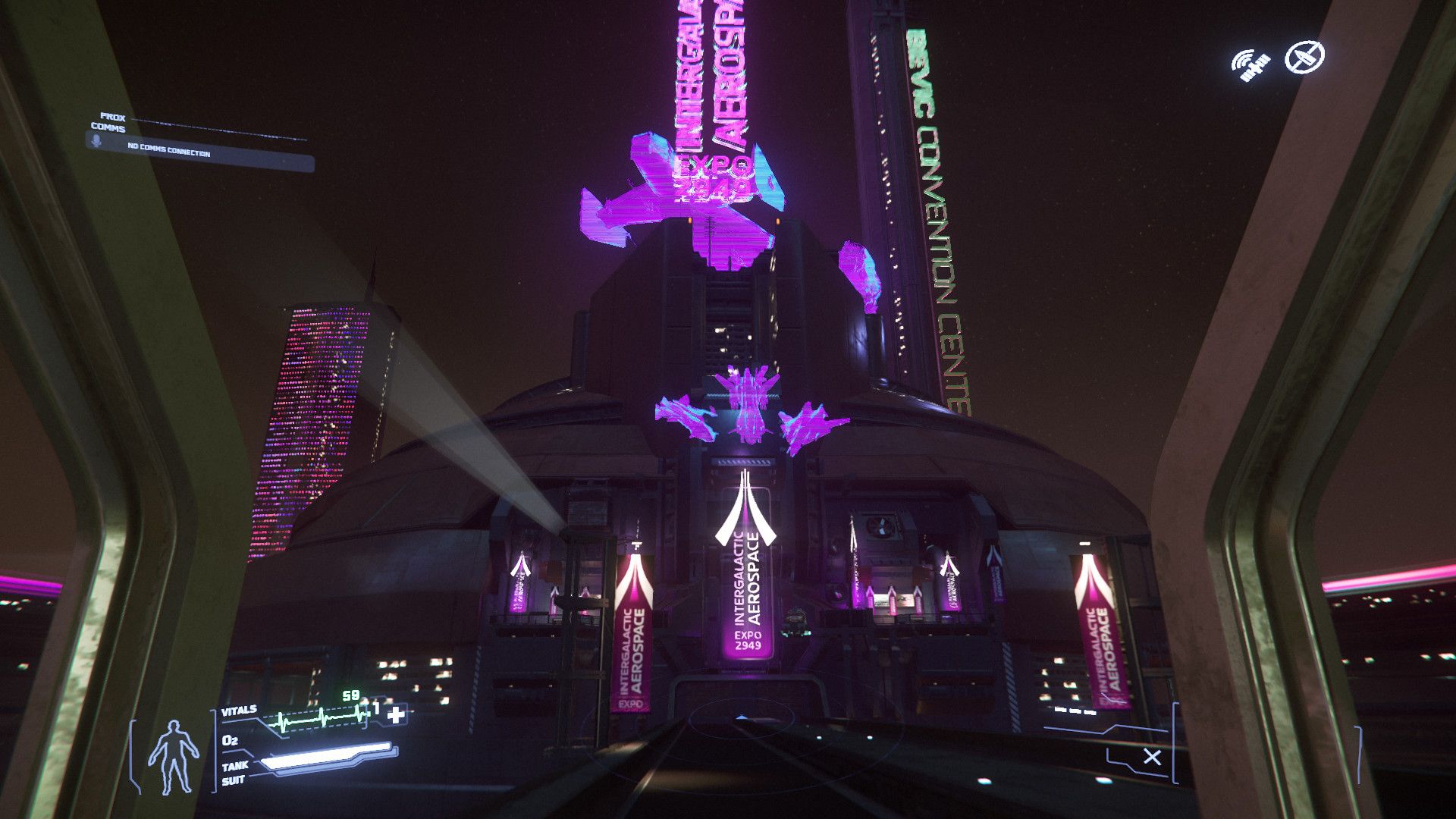This screenshot has height=819, width=1456.
Task: Open the No Comms Connection panel
Action: (200, 152)
